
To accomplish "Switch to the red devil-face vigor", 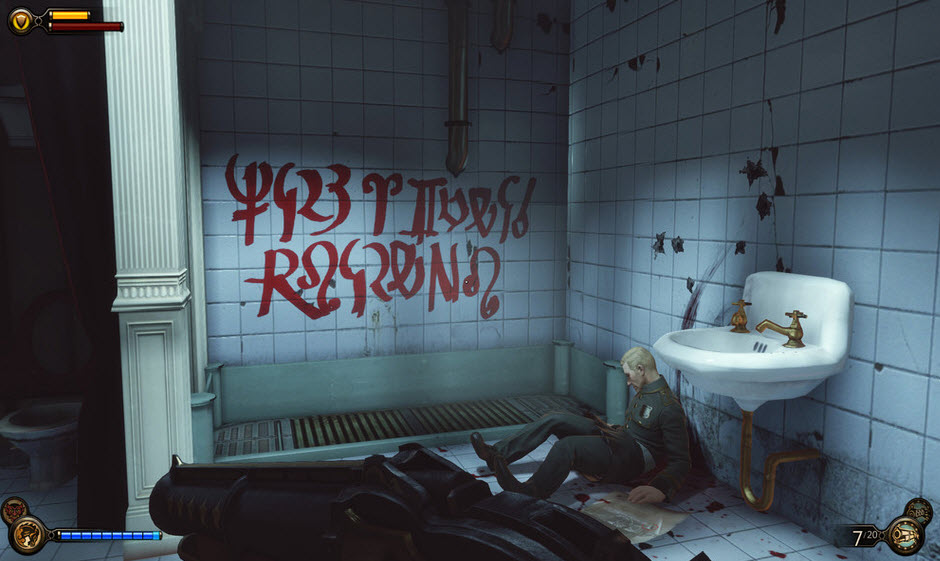I will [x=13, y=508].
